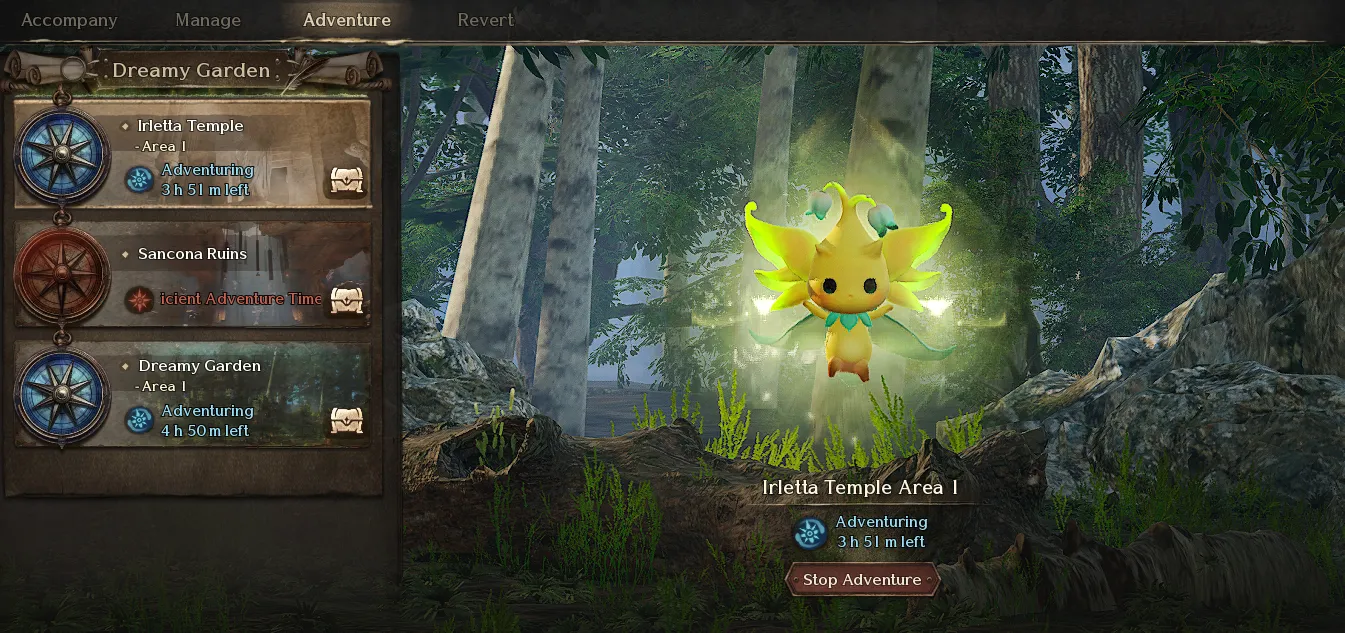Open Irletta Temple's reward chest icon

click(x=347, y=181)
